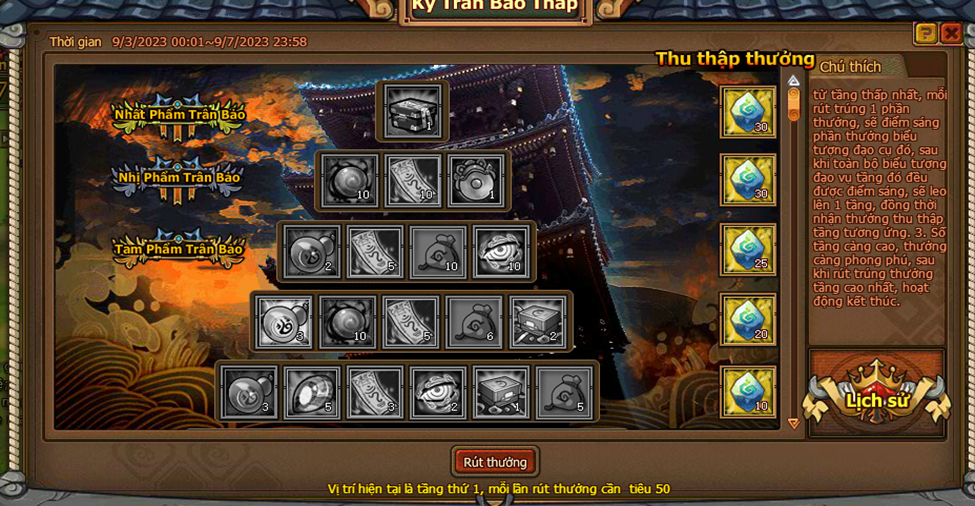The image size is (975, 506).
Task: Select the eye item with quantity 2
Action: coord(438,392)
